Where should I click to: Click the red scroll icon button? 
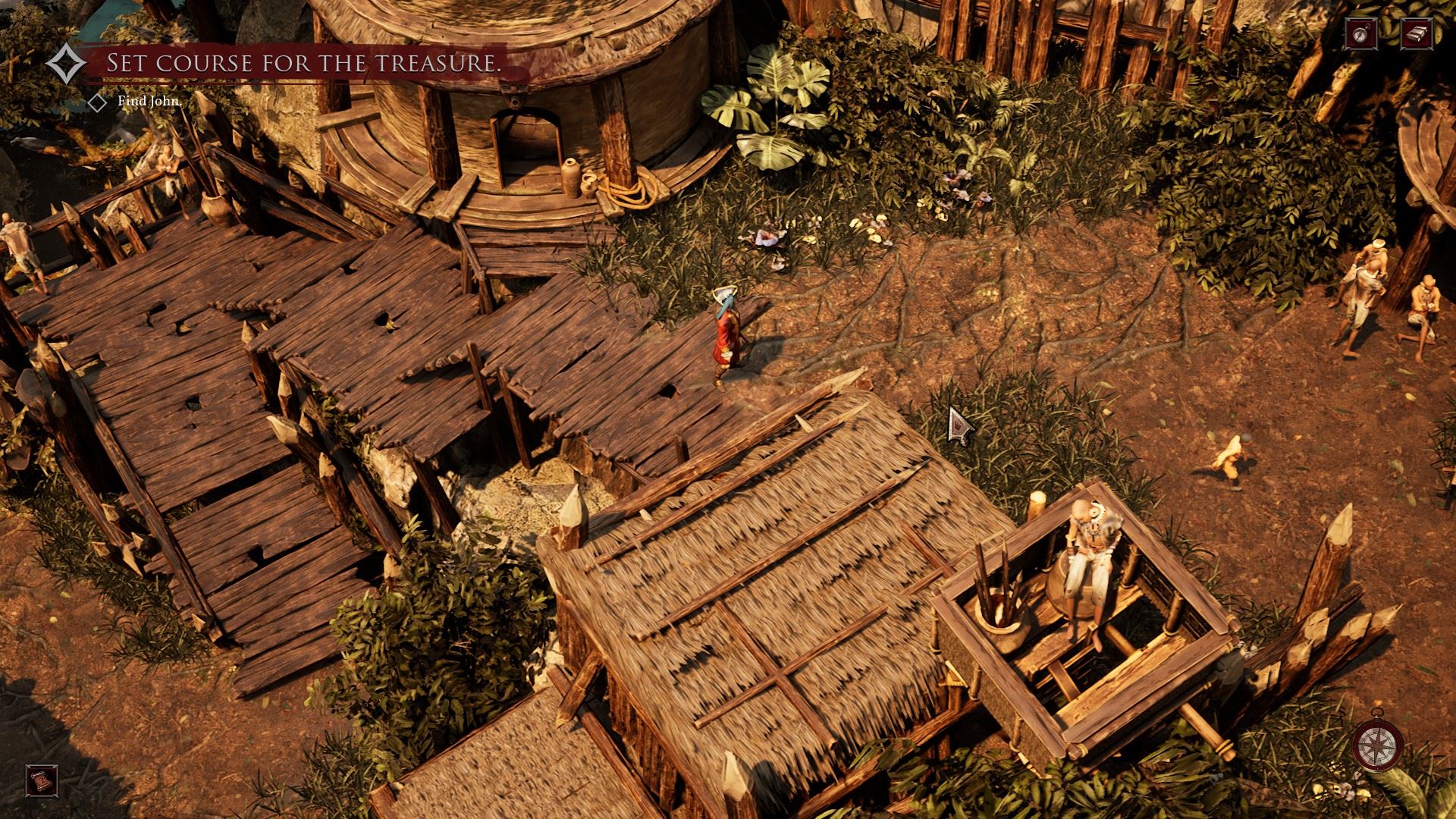click(x=38, y=780)
